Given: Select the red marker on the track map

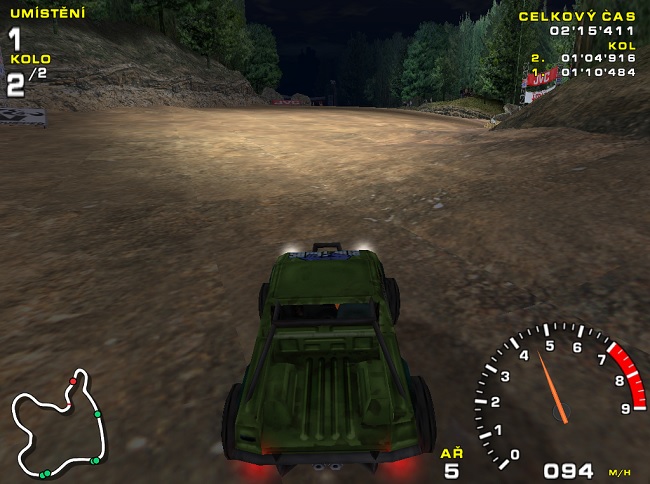Looking at the screenshot, I should pos(73,381).
